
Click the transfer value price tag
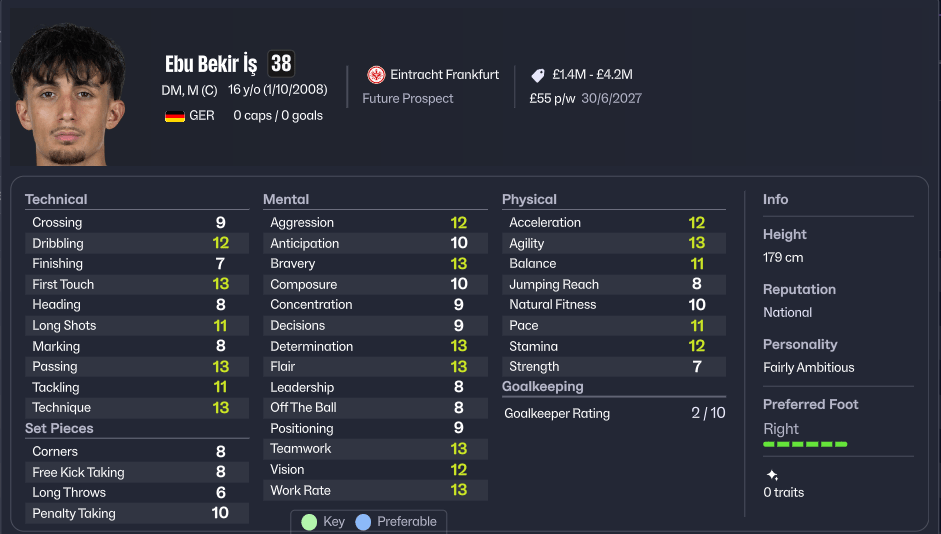[x=538, y=75]
